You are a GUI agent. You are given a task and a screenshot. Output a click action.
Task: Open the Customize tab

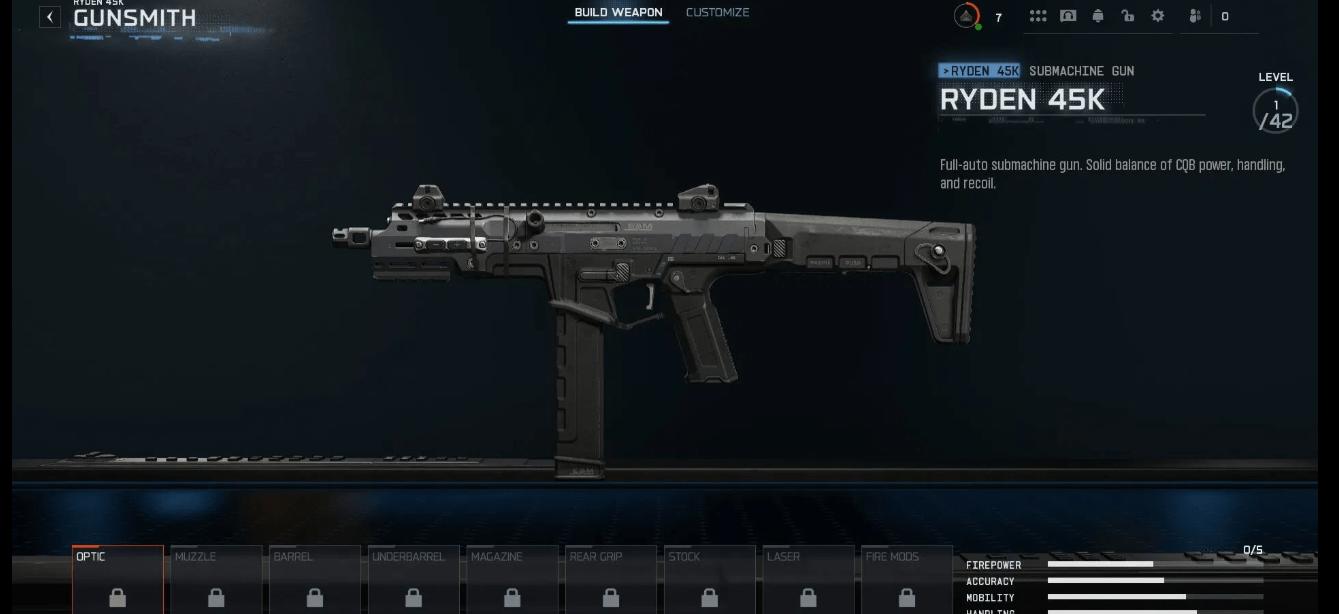coord(717,13)
